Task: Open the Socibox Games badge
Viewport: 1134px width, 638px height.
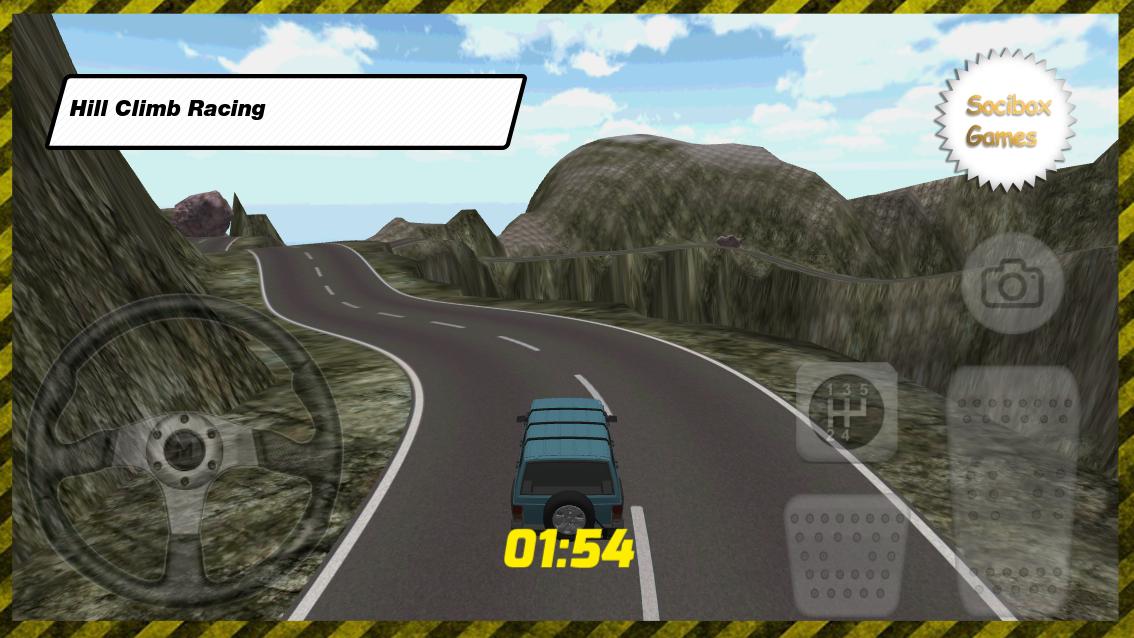Action: point(1006,121)
